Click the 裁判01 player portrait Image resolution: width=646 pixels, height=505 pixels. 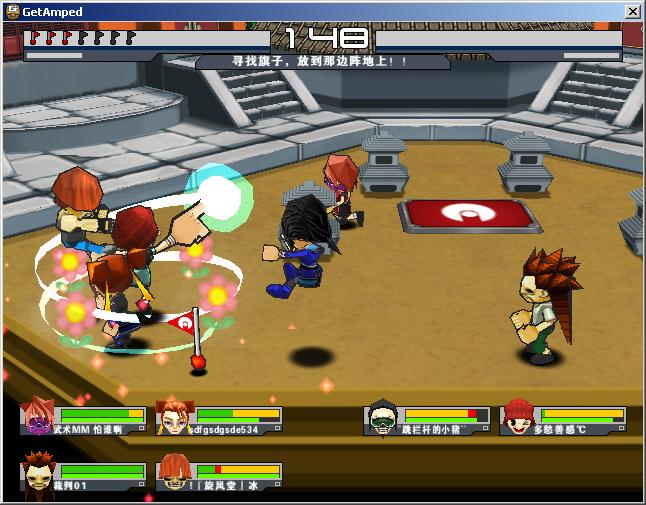(37, 473)
